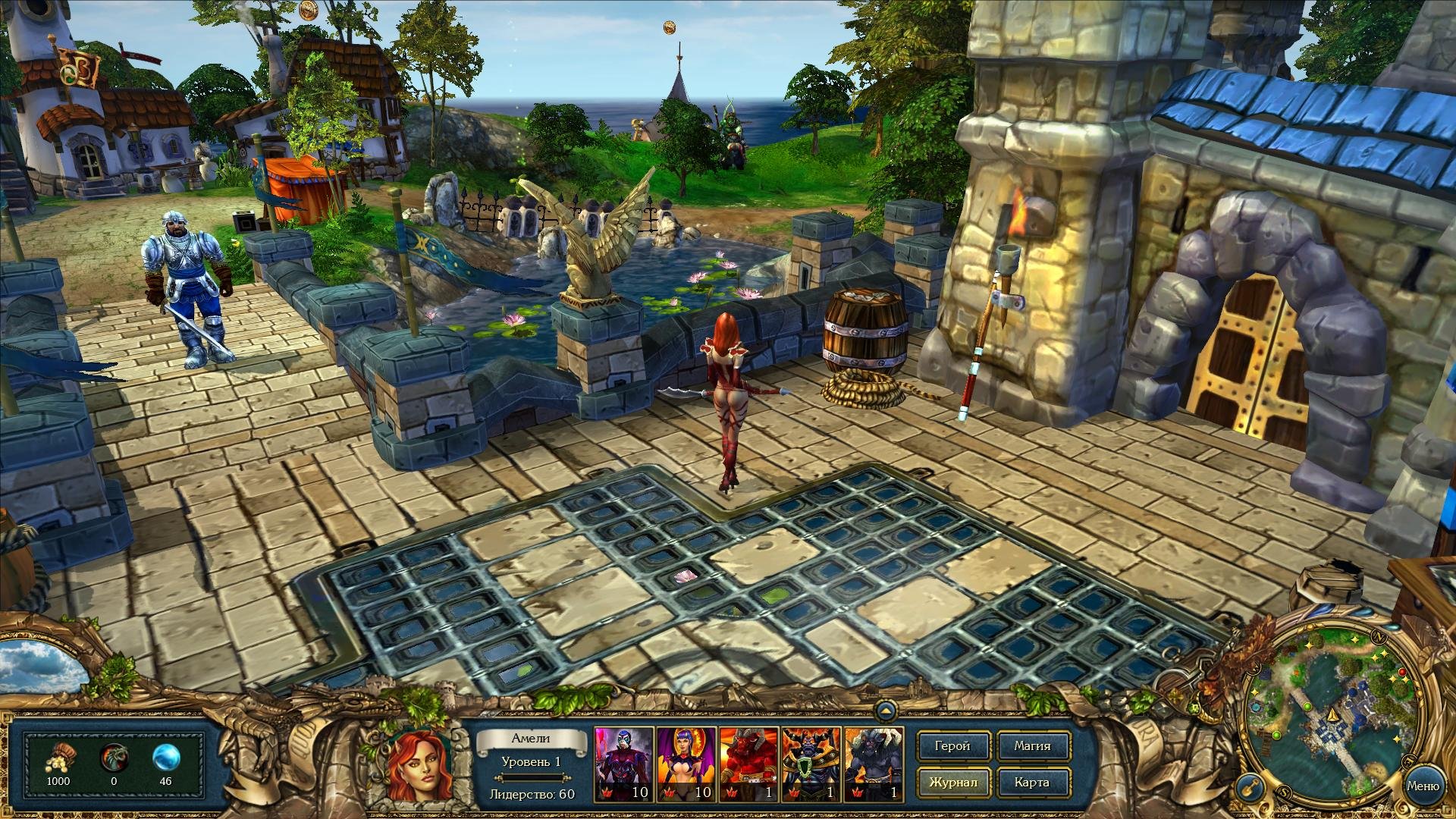Screen dimensions: 1456x819
Task: Select Амели's red-haired hero portrait
Action: pos(420,764)
